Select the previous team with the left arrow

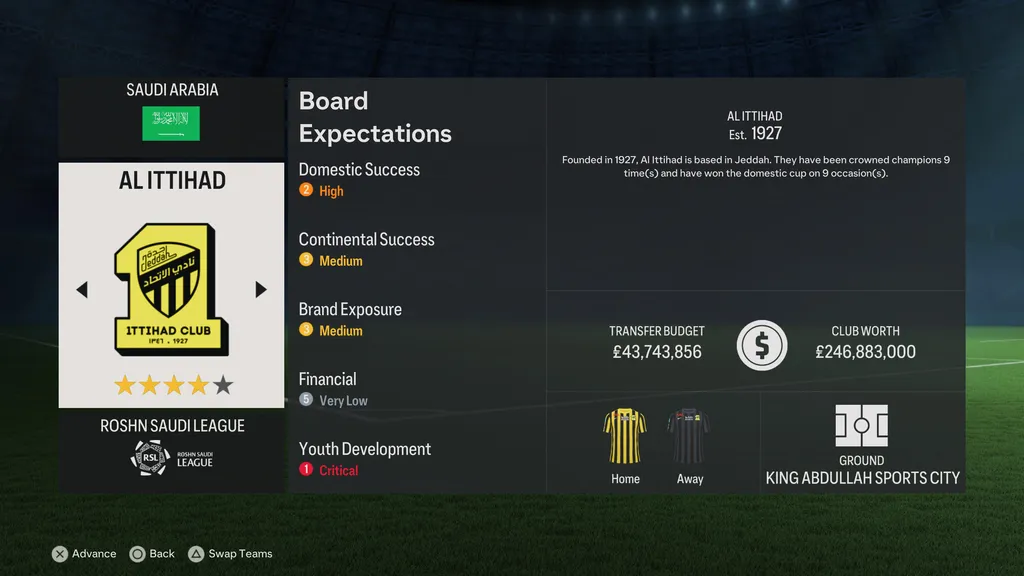coord(82,290)
